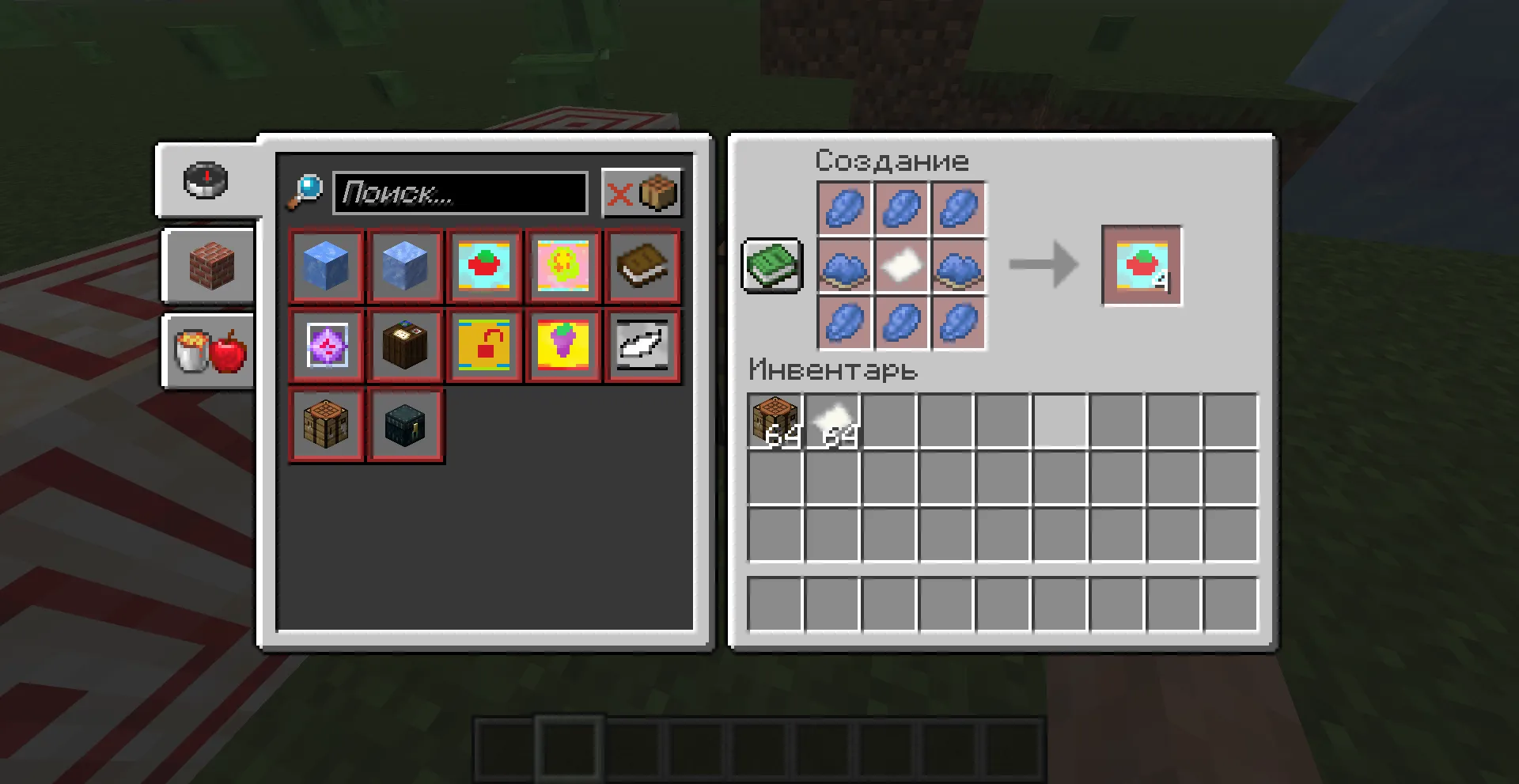Select the ender chest recipe
The height and width of the screenshot is (784, 1519).
tap(405, 425)
